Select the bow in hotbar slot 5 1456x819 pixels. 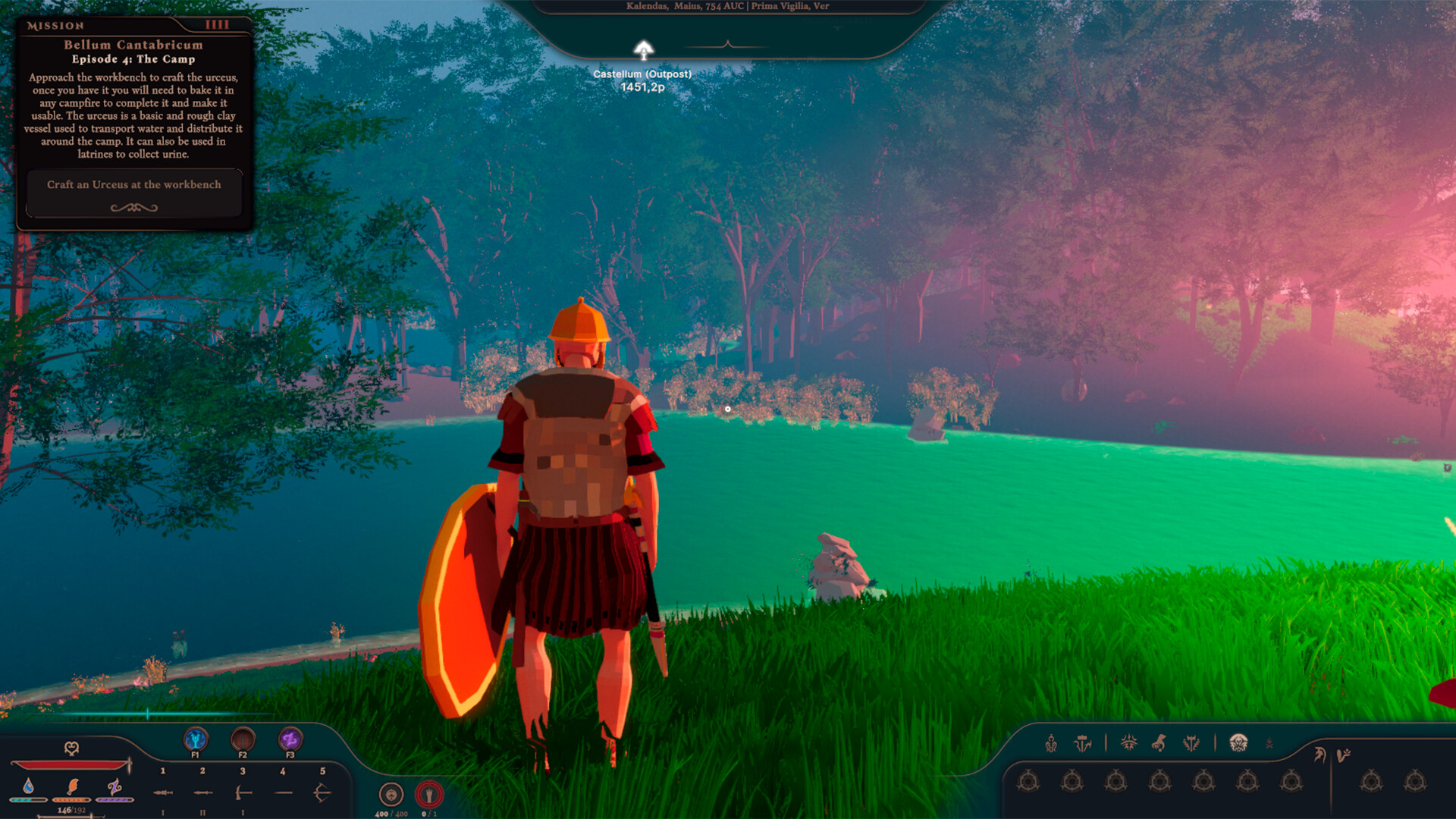click(322, 793)
